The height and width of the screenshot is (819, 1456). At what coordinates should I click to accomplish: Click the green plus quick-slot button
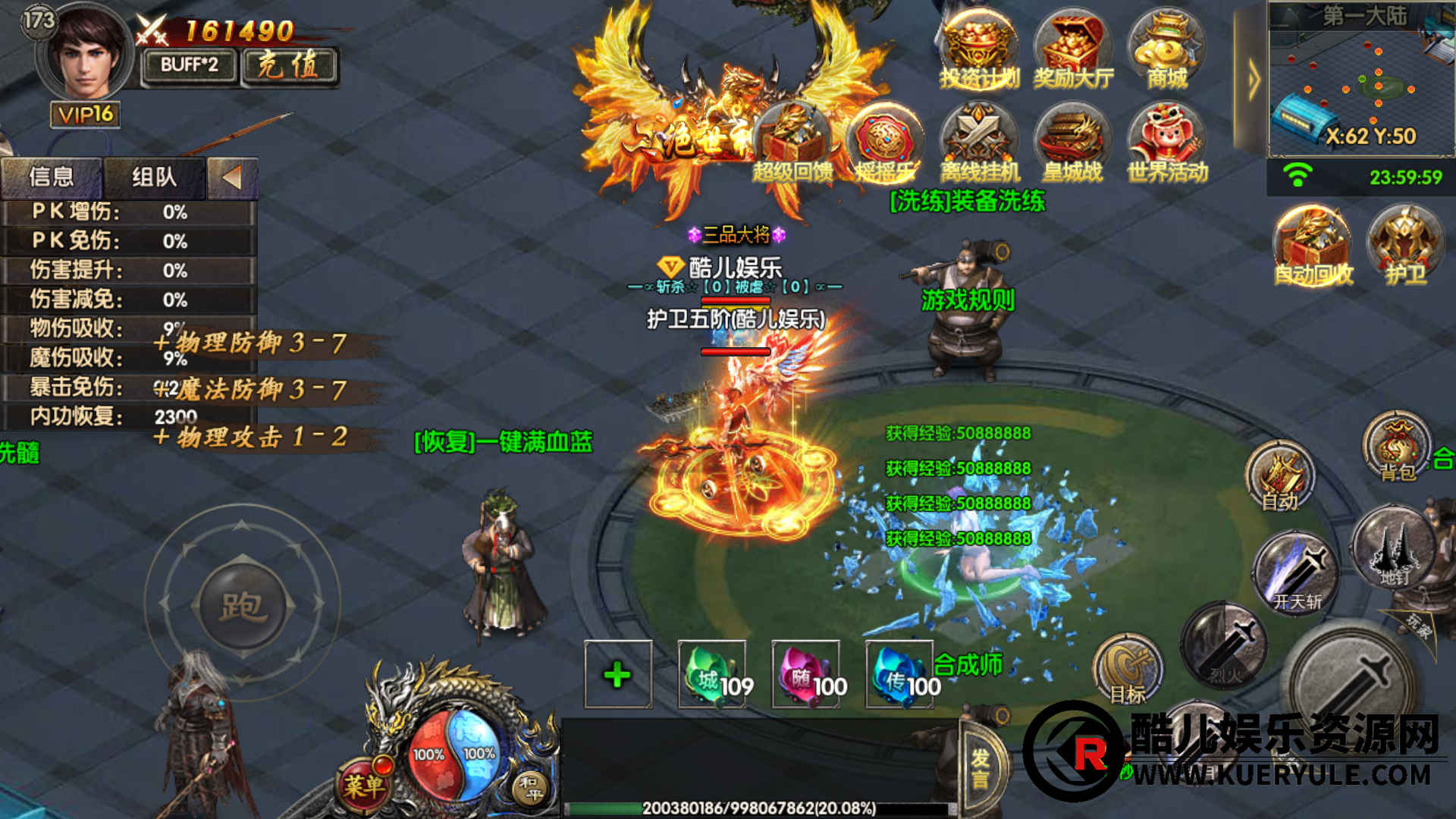618,674
